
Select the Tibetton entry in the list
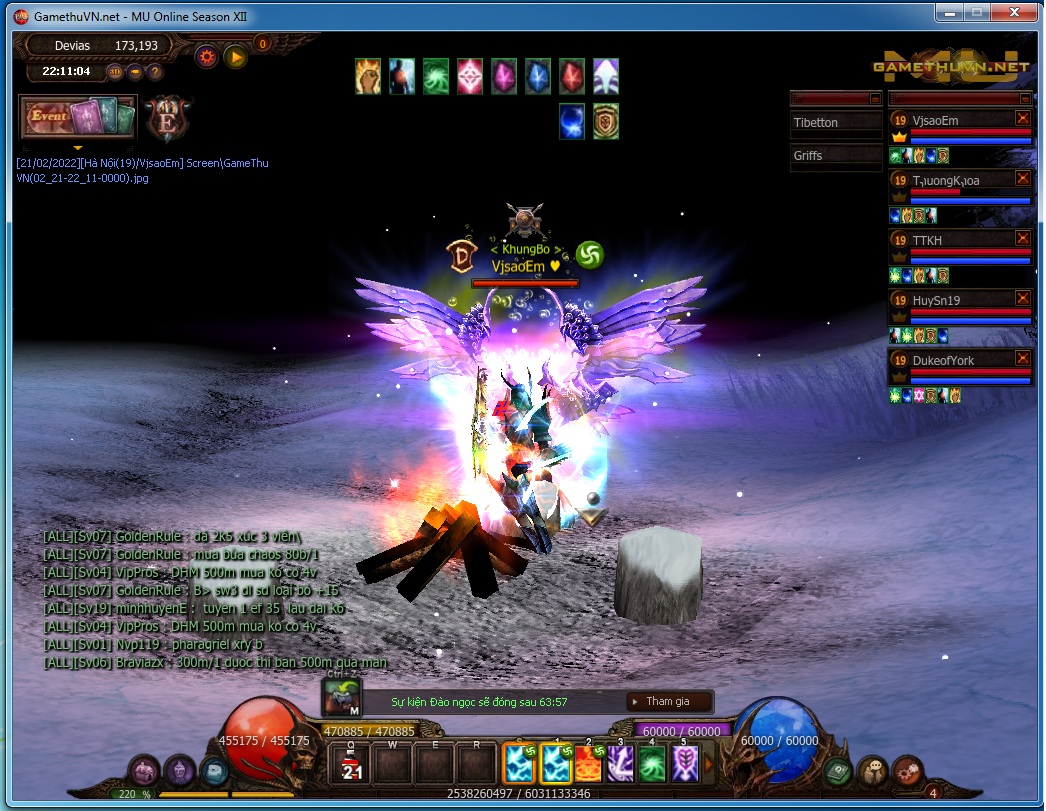coord(816,123)
